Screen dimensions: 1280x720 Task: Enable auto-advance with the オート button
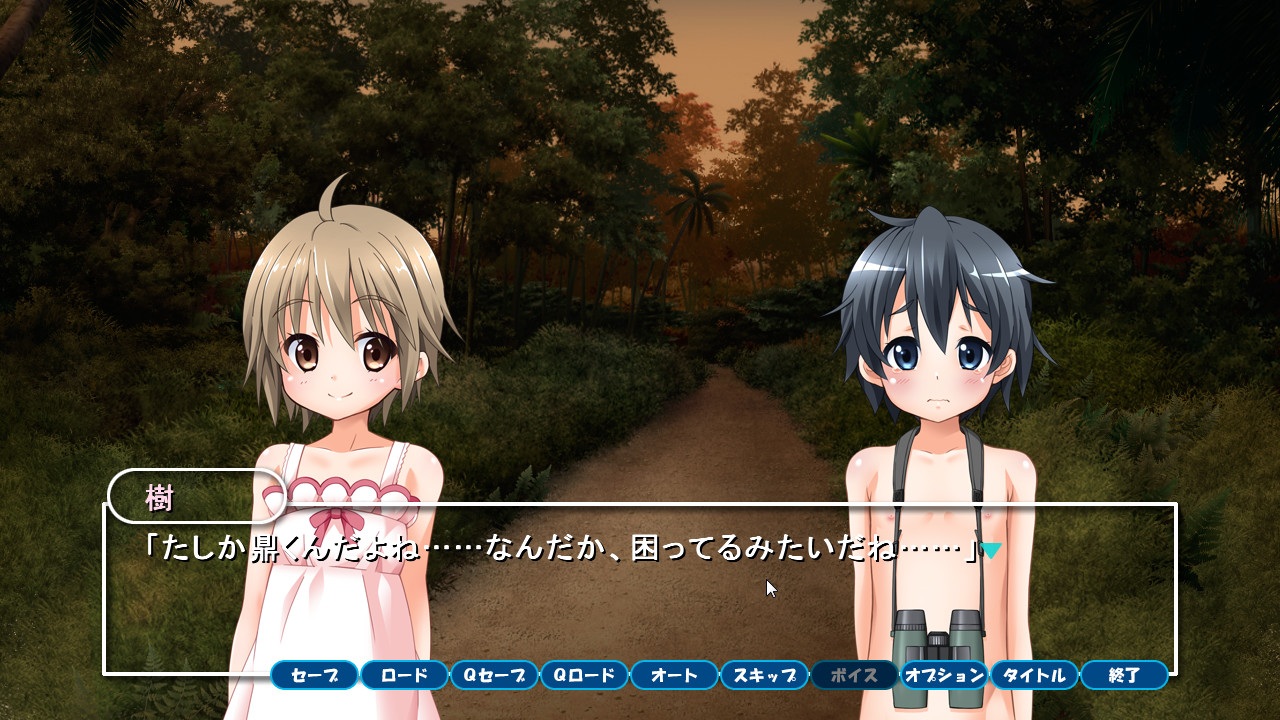click(x=674, y=675)
